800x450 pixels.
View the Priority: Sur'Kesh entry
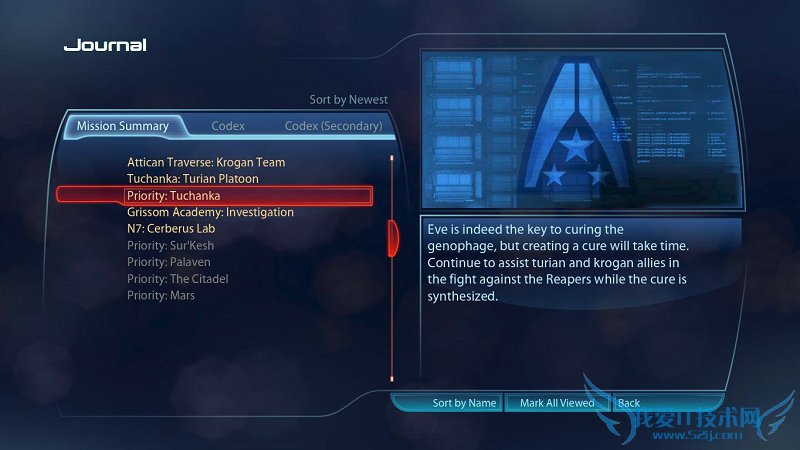click(x=171, y=246)
